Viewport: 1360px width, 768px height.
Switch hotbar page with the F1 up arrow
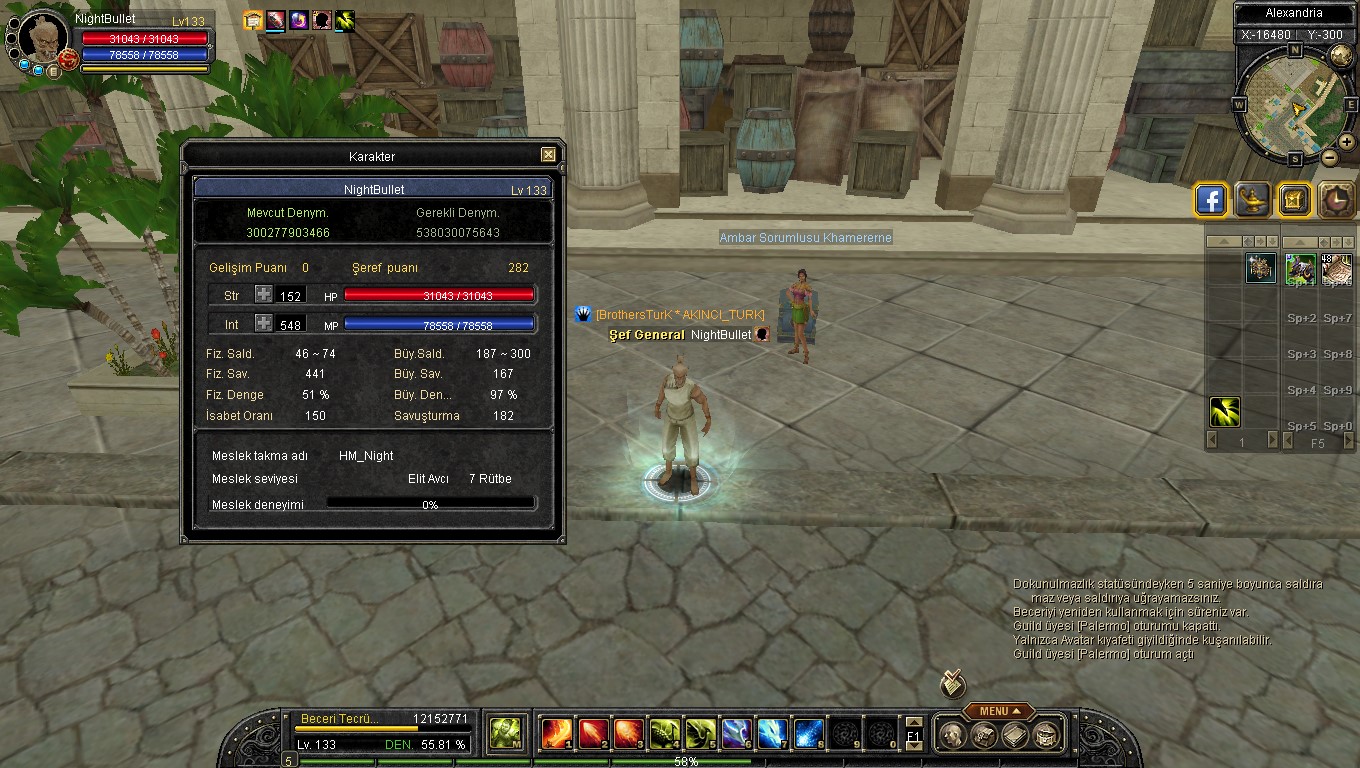(x=913, y=723)
